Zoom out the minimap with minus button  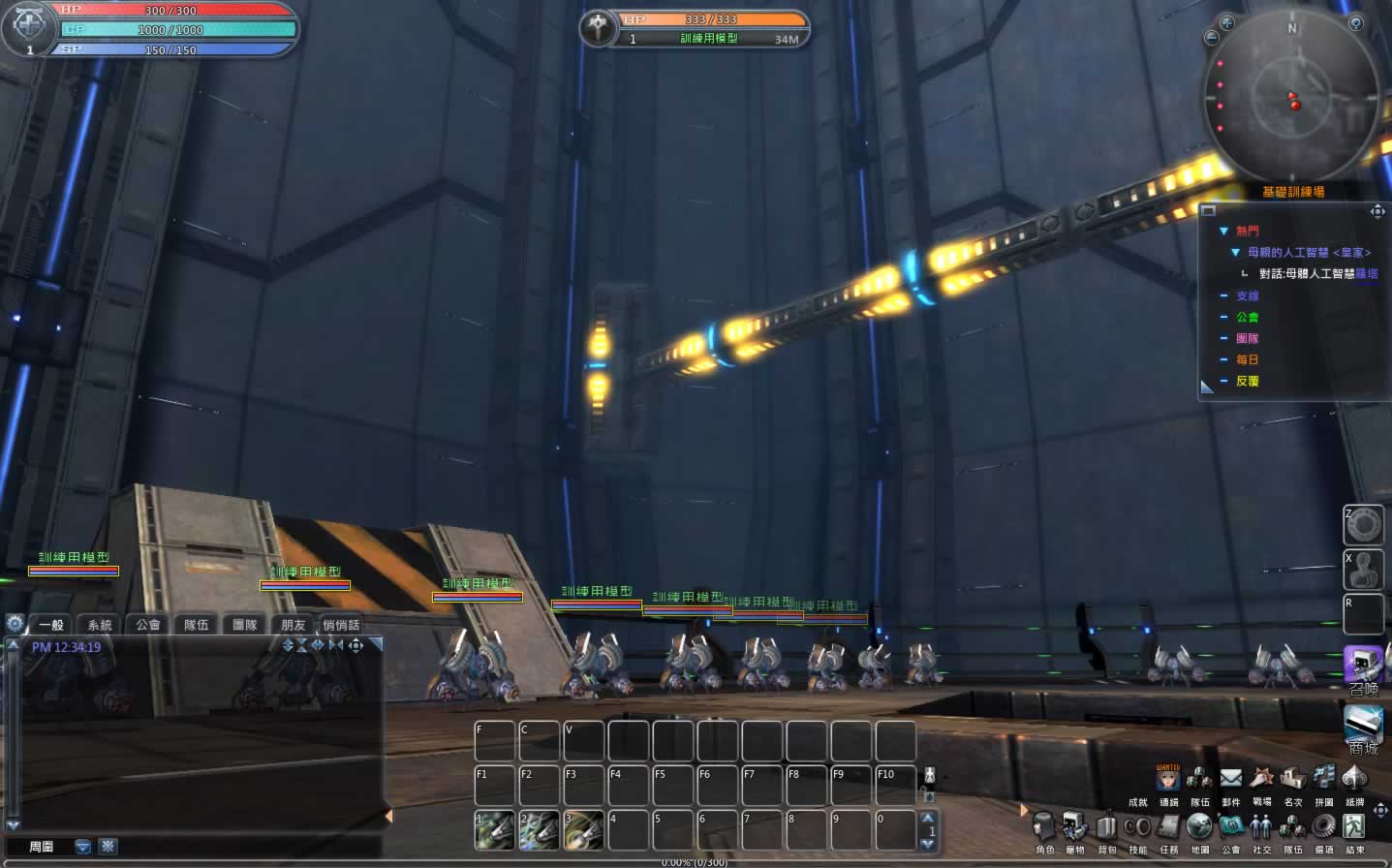[1211, 38]
